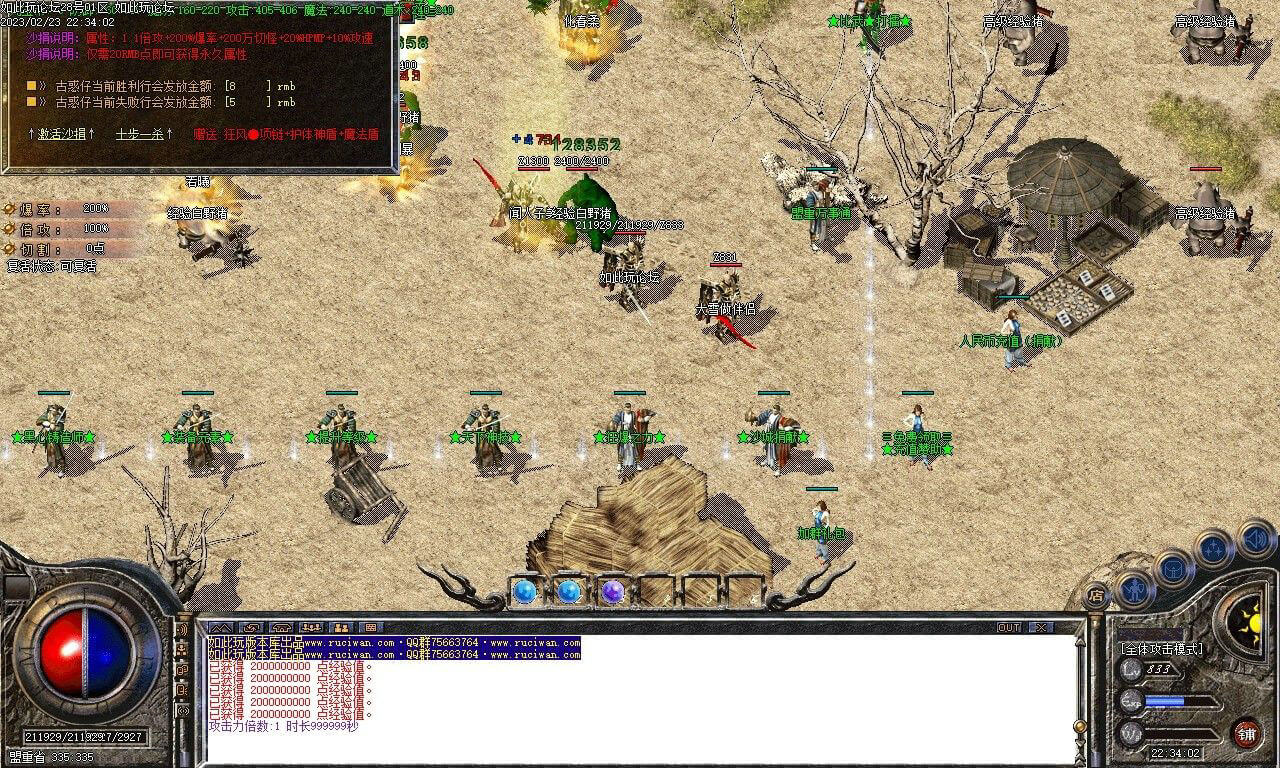Show the skills sparkle icon panel
Screen dimensions: 1280x768
pyautogui.click(x=1213, y=548)
